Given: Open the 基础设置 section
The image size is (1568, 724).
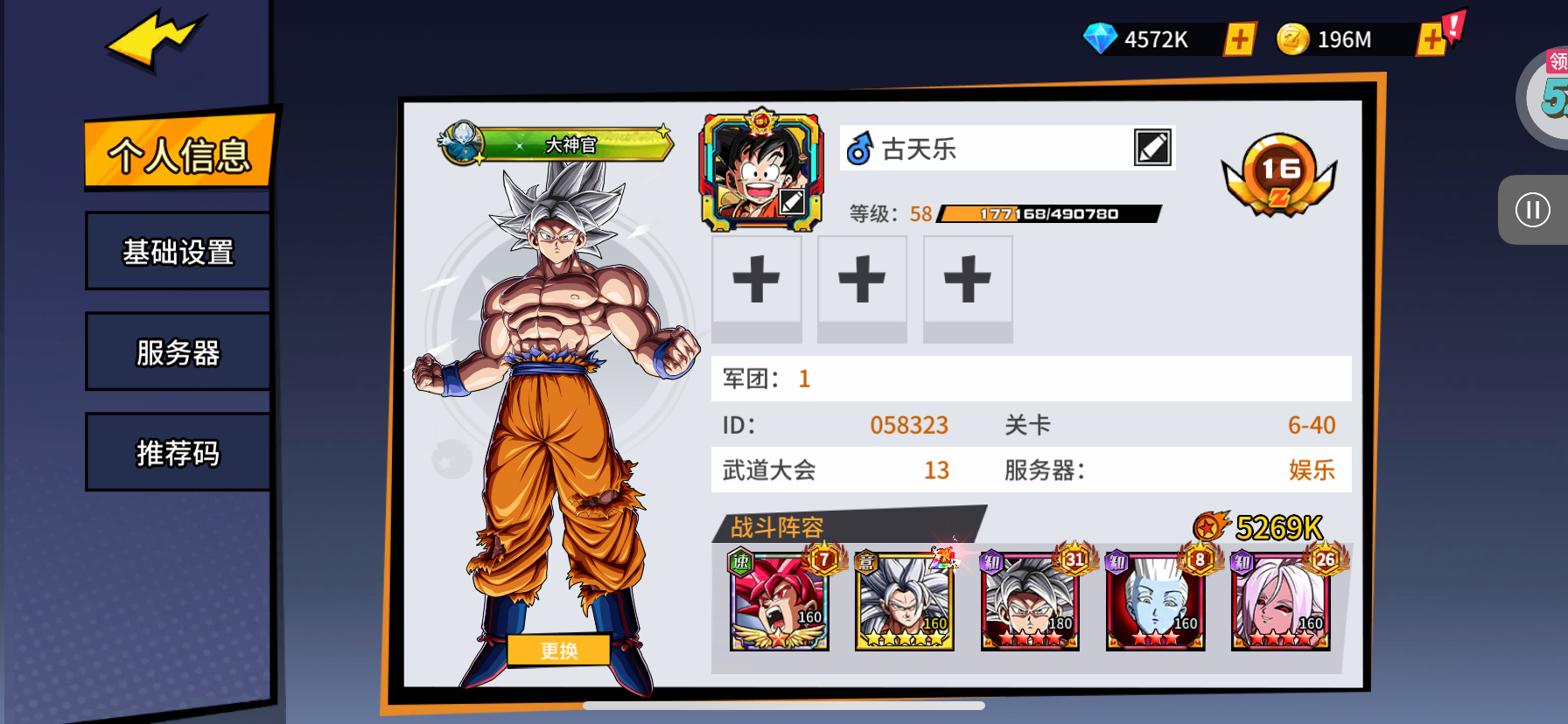Looking at the screenshot, I should click(x=178, y=252).
